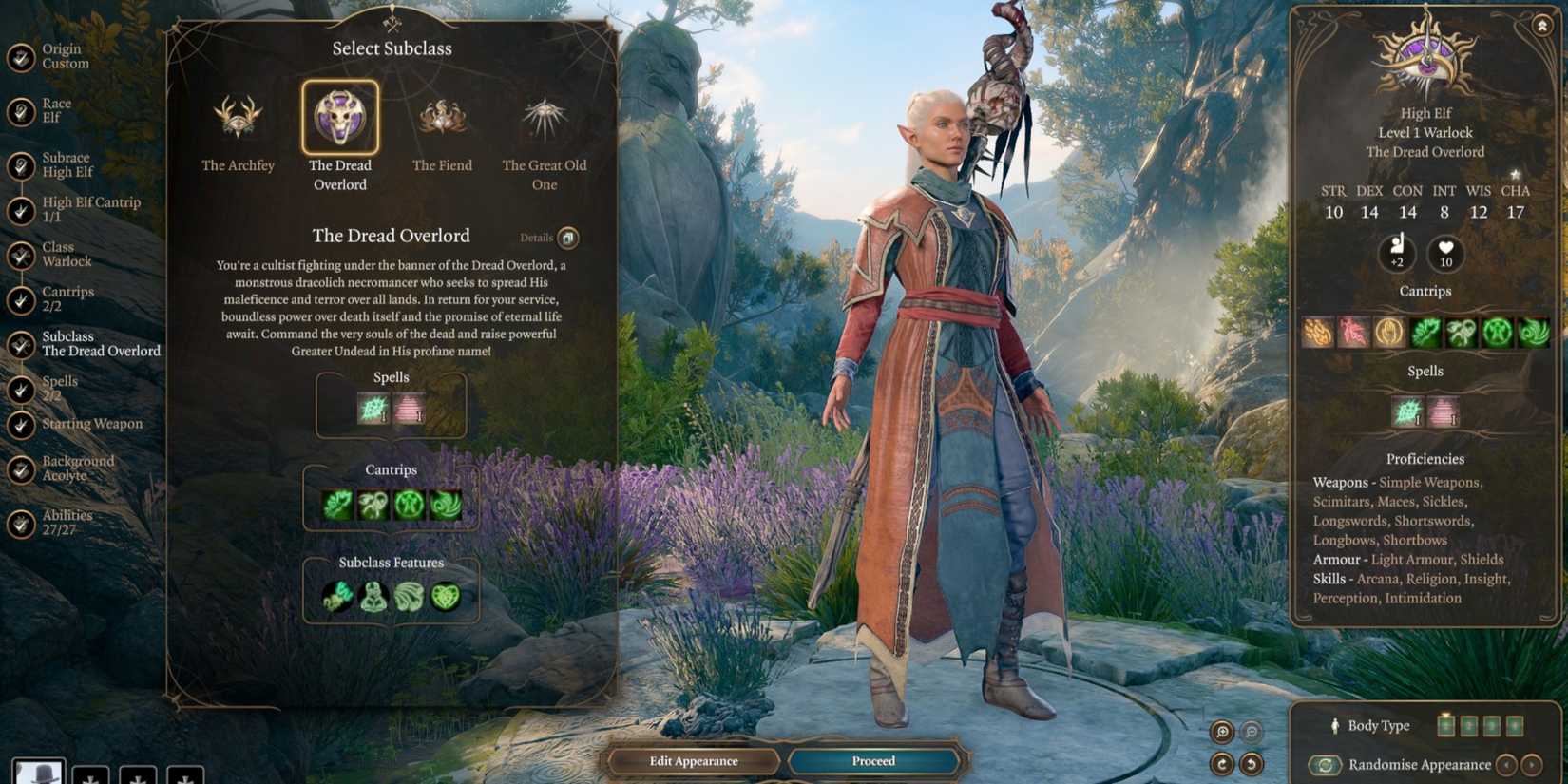Open the Class Warlock step
1568x784 pixels.
coord(67,255)
